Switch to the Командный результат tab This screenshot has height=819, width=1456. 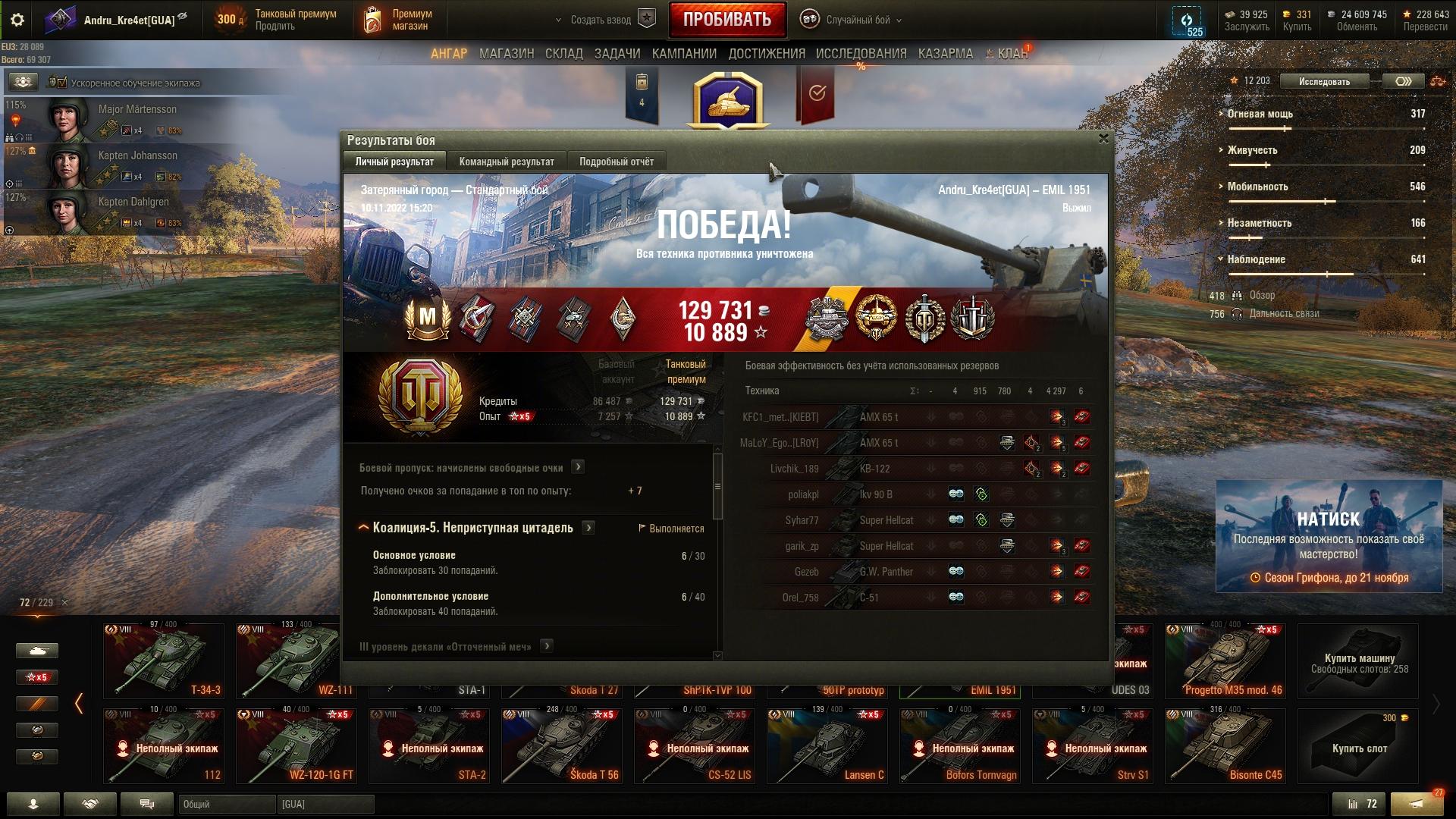[x=507, y=162]
